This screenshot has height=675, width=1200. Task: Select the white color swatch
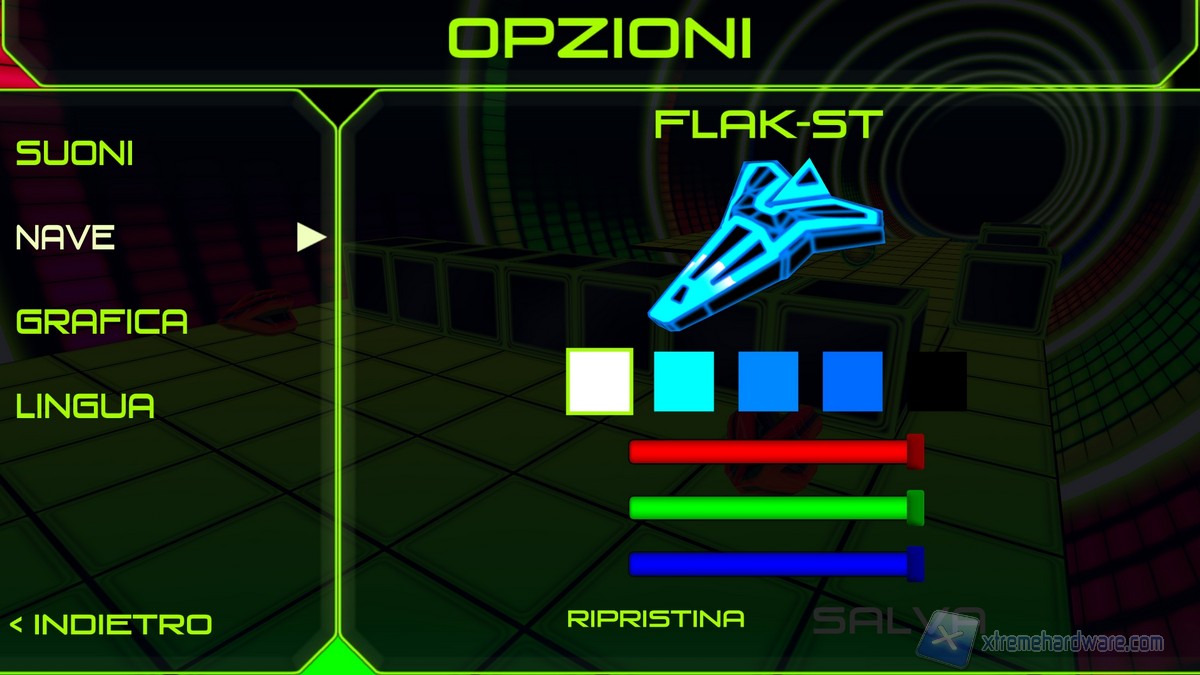point(600,381)
